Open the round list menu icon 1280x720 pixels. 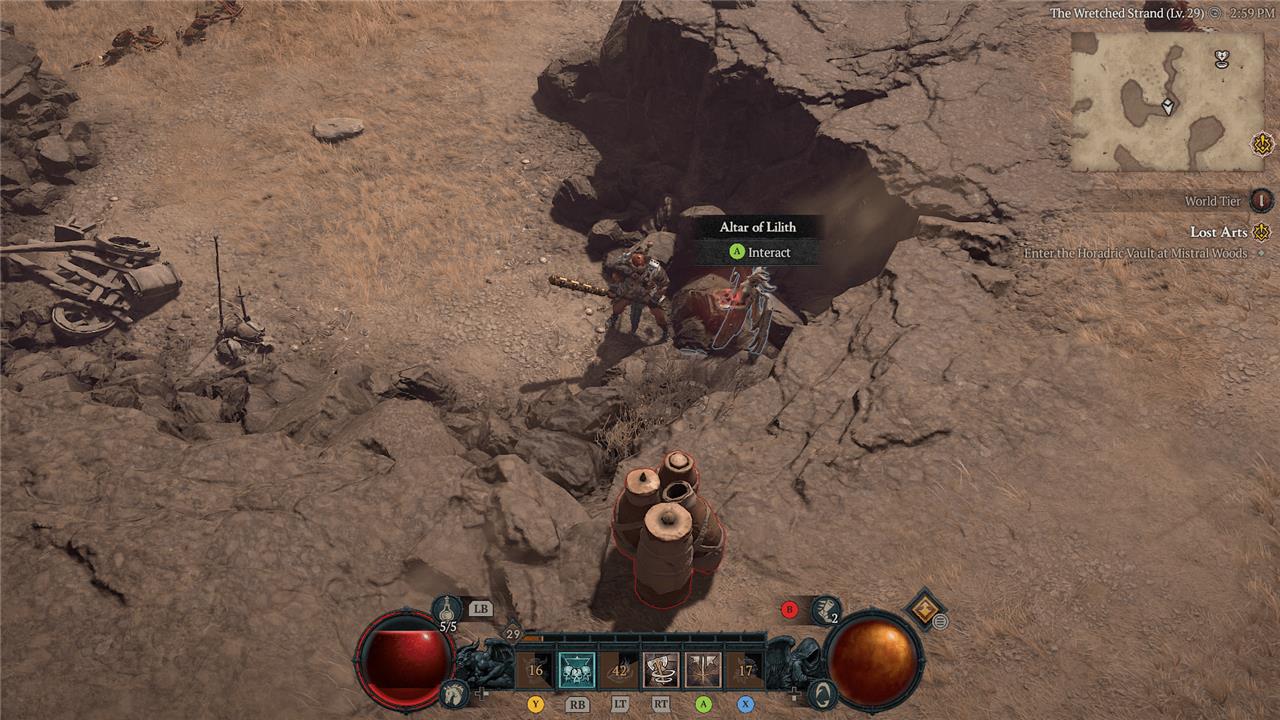click(x=940, y=622)
